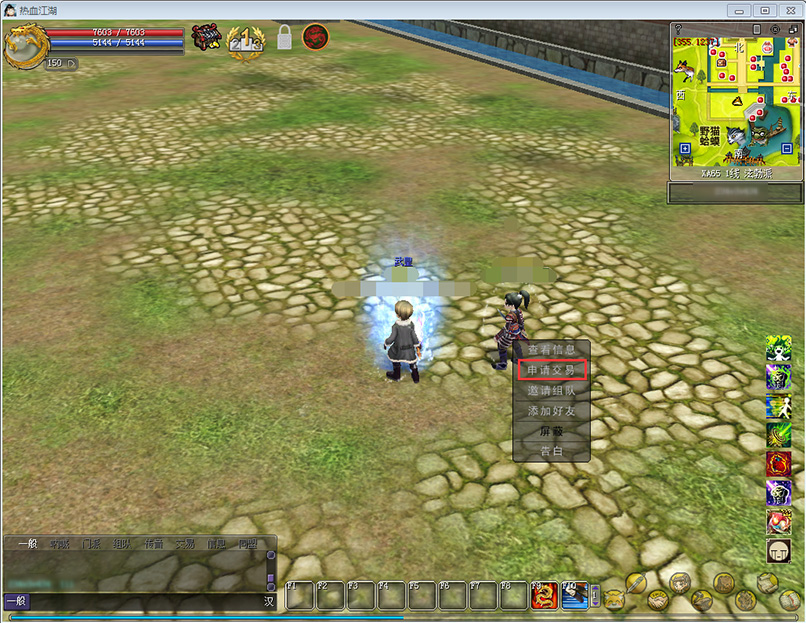
Task: Click the chat text input box
Action: click(x=140, y=601)
